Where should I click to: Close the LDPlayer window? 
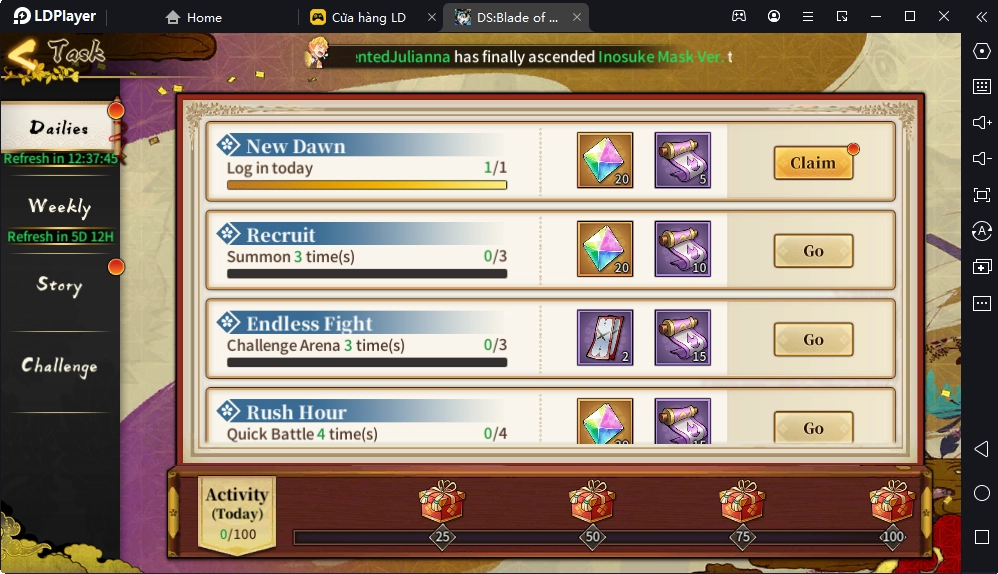pos(944,16)
